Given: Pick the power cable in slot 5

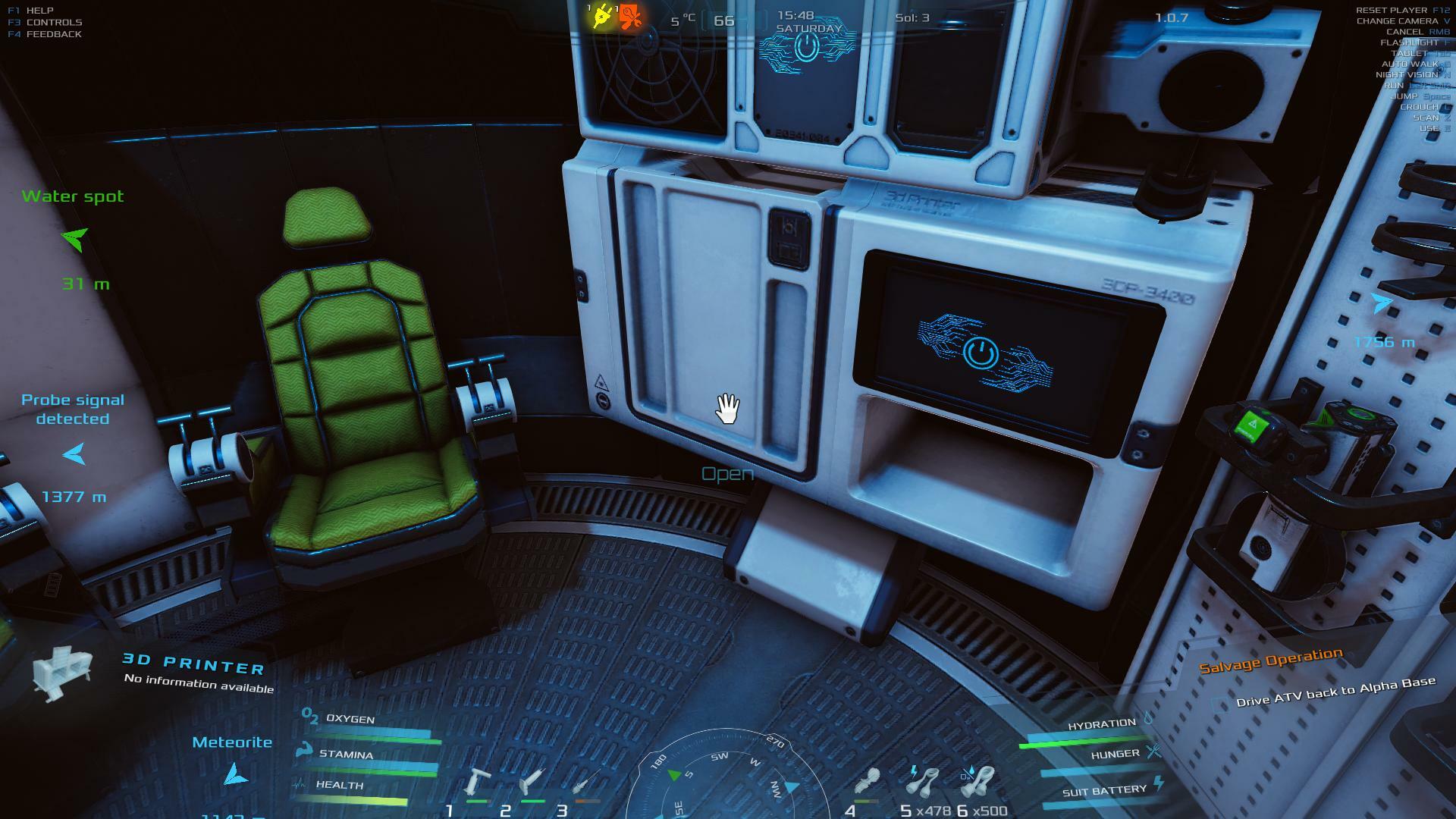Looking at the screenshot, I should (924, 781).
